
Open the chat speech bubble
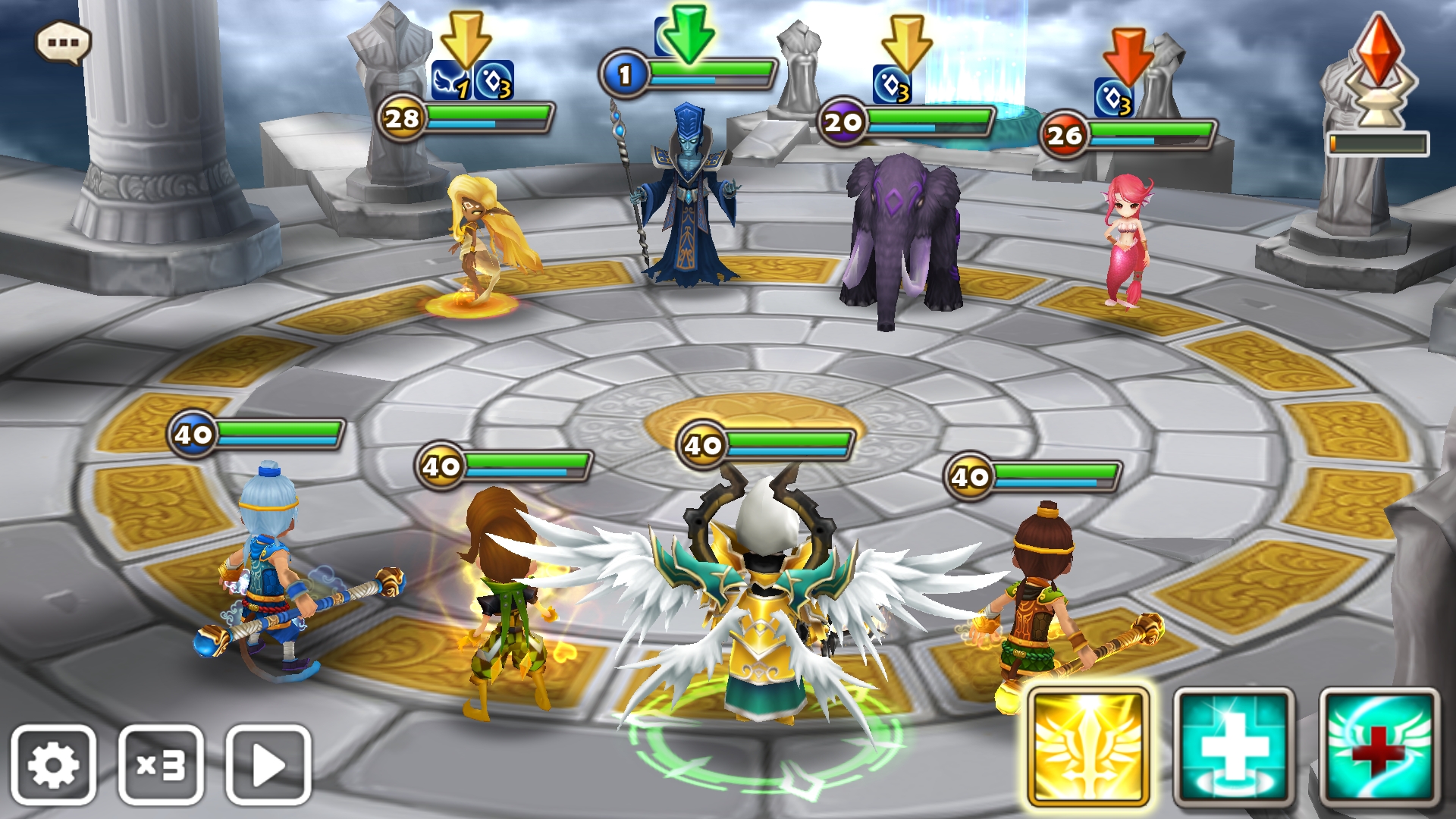pyautogui.click(x=63, y=42)
